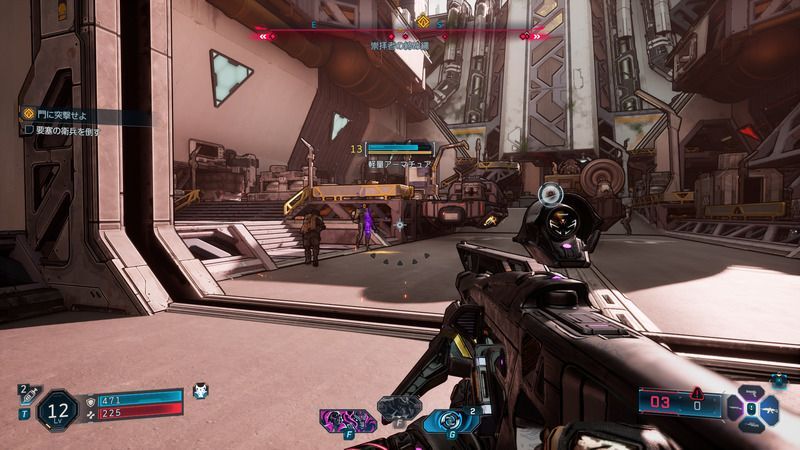Click the compass bar at the top
Image resolution: width=800 pixels, height=450 pixels.
(400, 35)
